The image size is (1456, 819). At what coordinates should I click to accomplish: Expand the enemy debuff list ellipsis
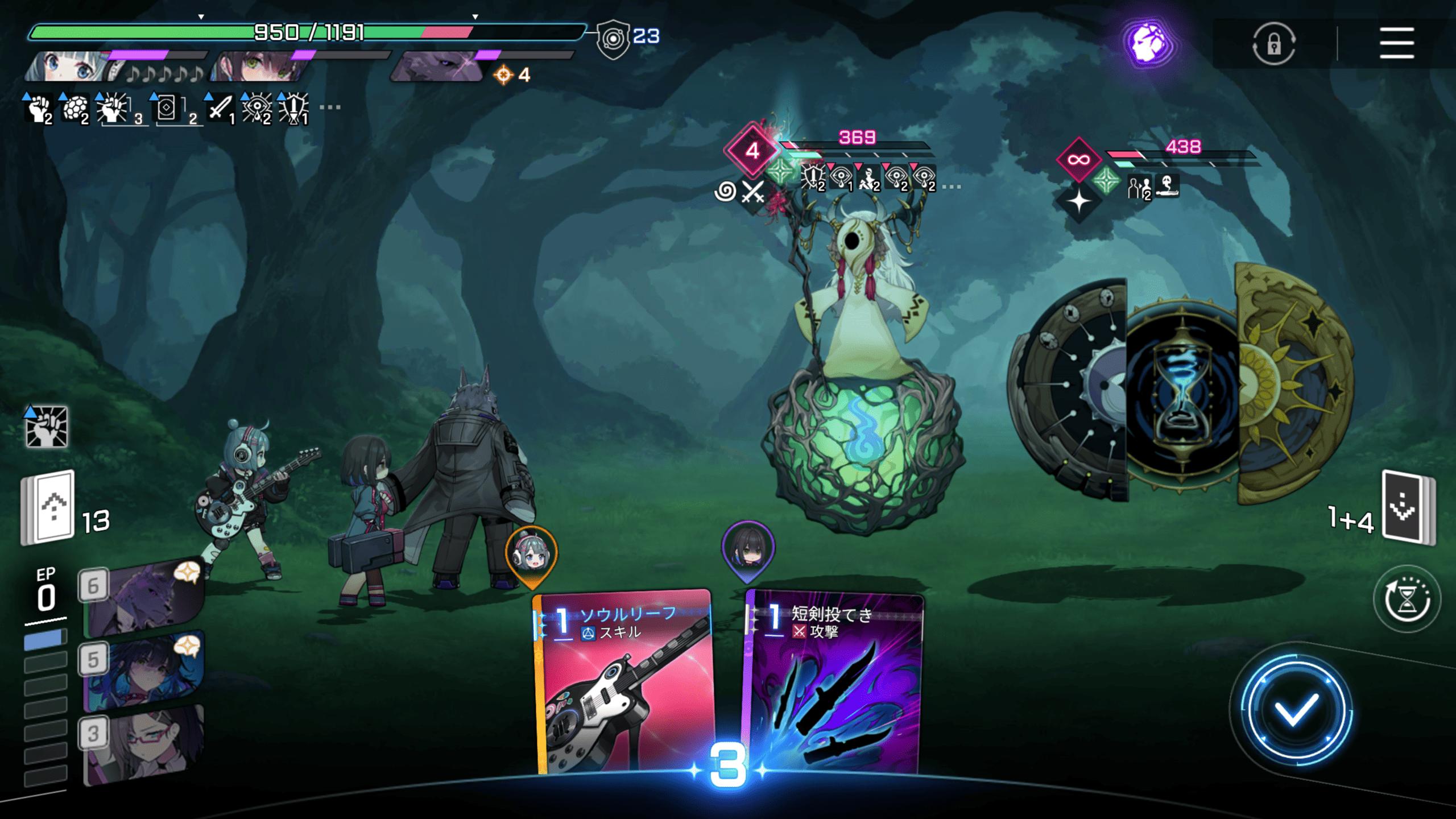tap(952, 187)
